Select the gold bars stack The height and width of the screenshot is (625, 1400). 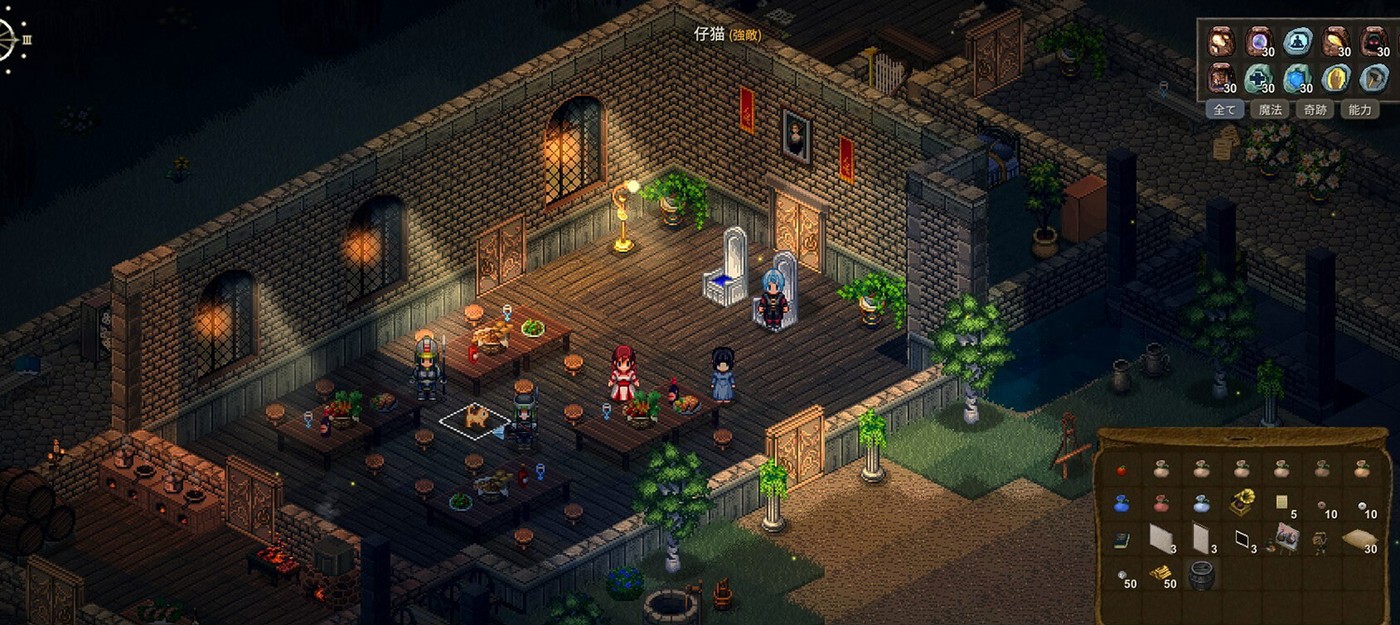[x=1161, y=574]
